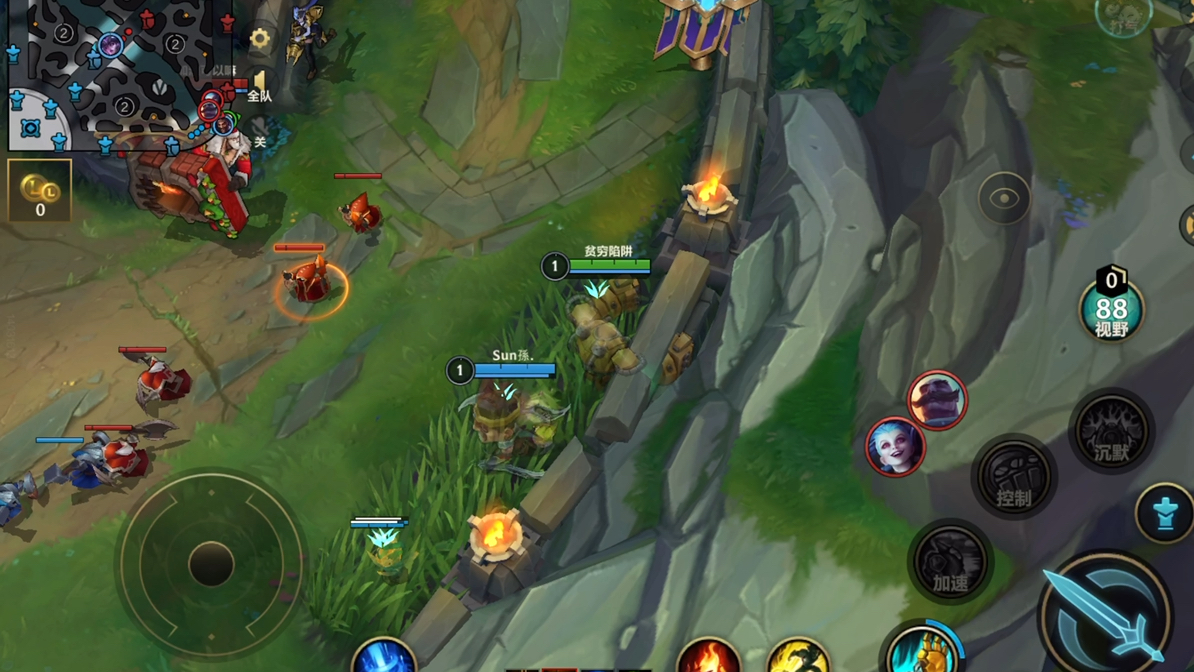Screen dimensions: 1194x672
Task: Activate the 控制 control ability
Action: 1013,478
